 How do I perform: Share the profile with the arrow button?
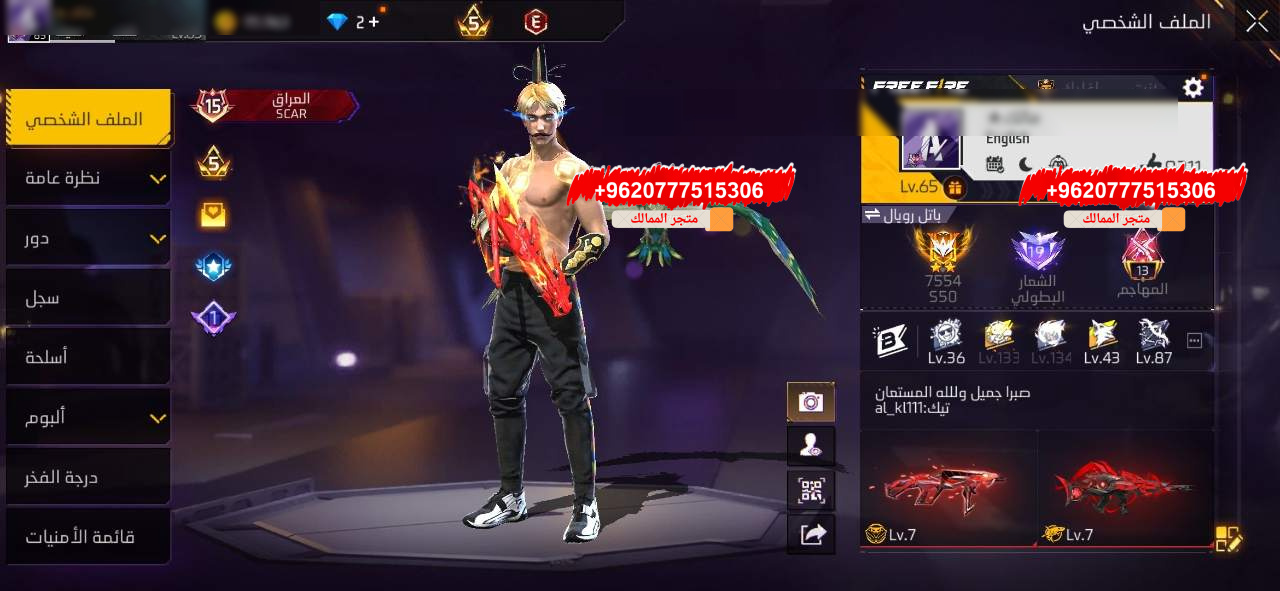(x=810, y=534)
